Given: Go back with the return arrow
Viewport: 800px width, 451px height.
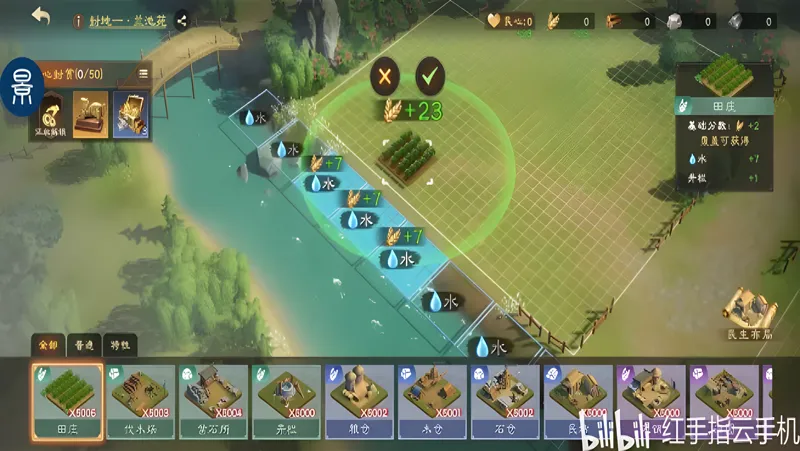Looking at the screenshot, I should [x=41, y=16].
